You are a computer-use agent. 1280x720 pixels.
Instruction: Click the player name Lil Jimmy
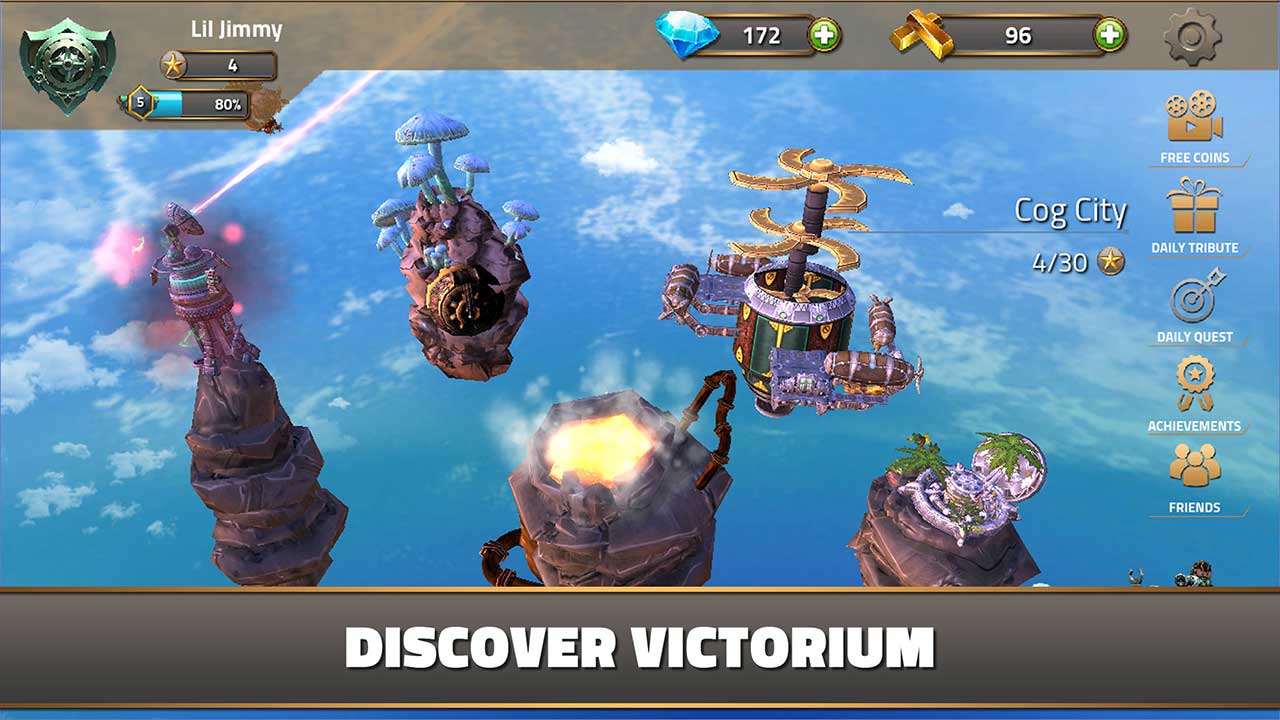coord(235,29)
